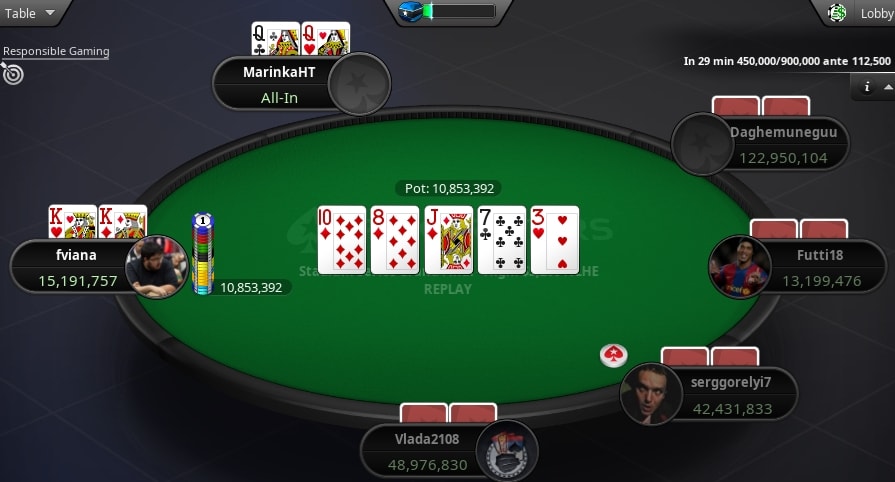Open the chip tray icon at top center
This screenshot has width=895, height=482.
coord(412,12)
